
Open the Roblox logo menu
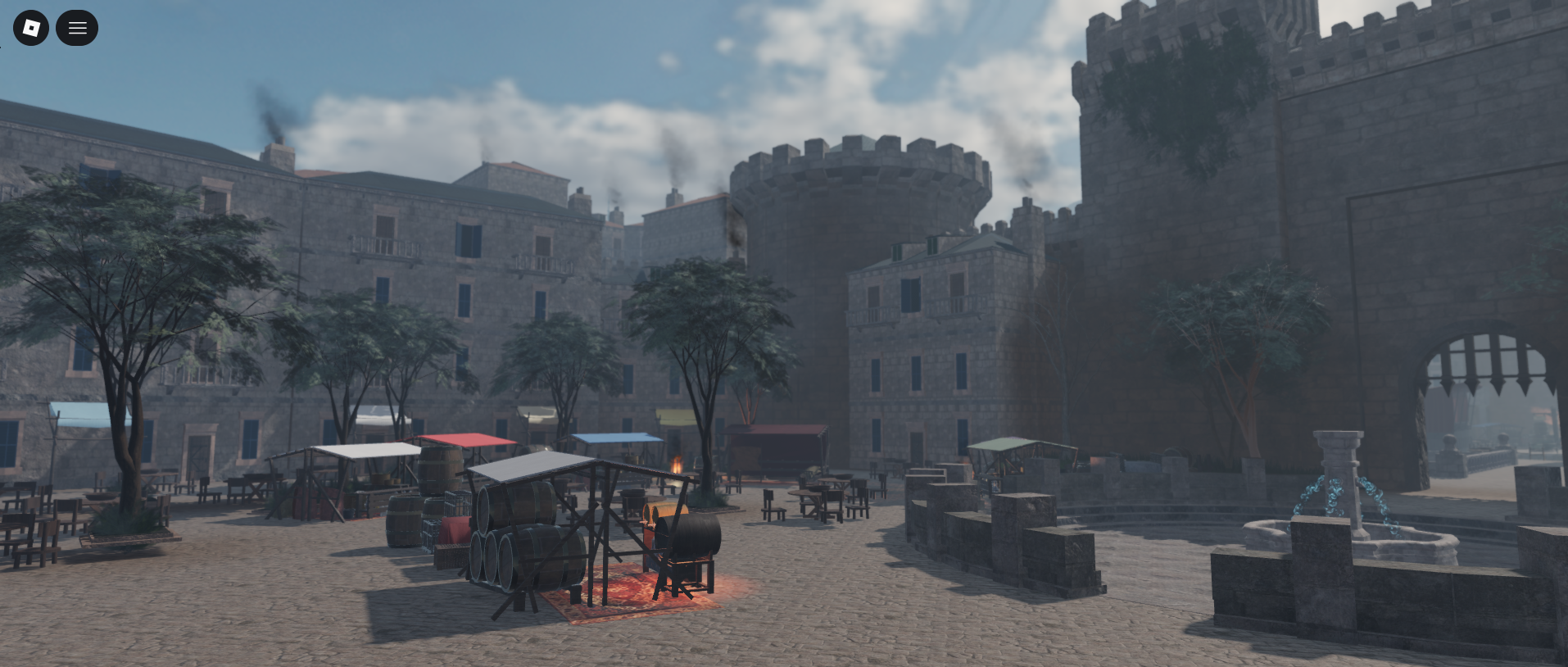point(31,28)
